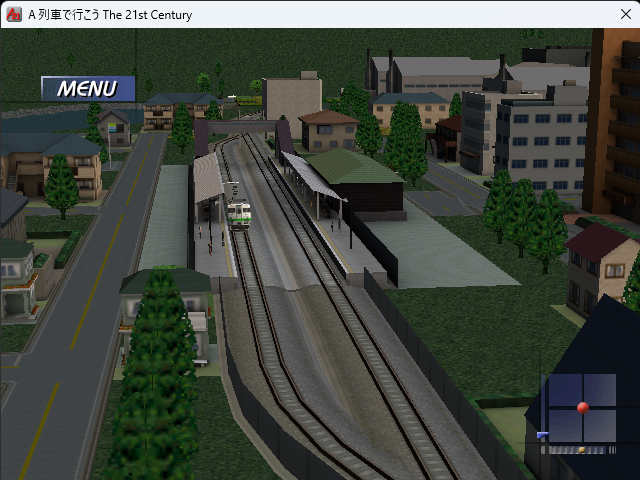Screen dimensions: 640x480
Task: Click the blue marker on the vertical slider
Action: pyautogui.click(x=542, y=435)
